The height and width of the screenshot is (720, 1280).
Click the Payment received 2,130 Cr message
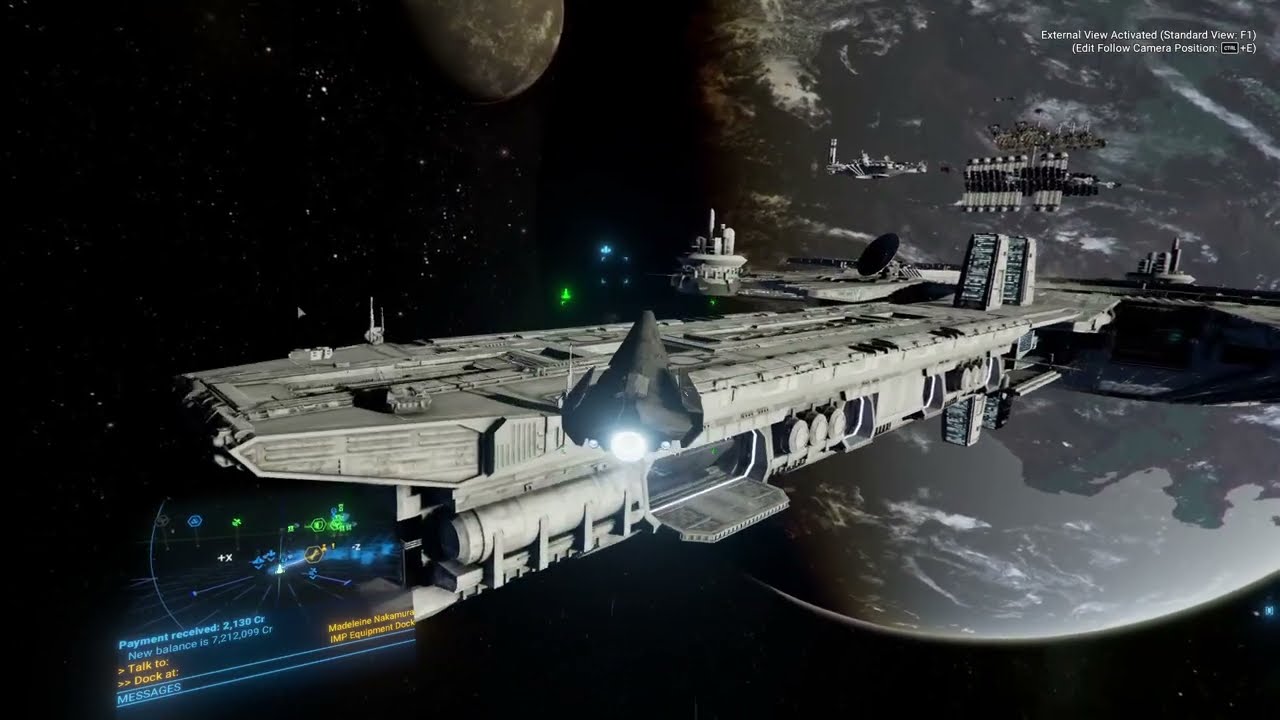point(190,633)
